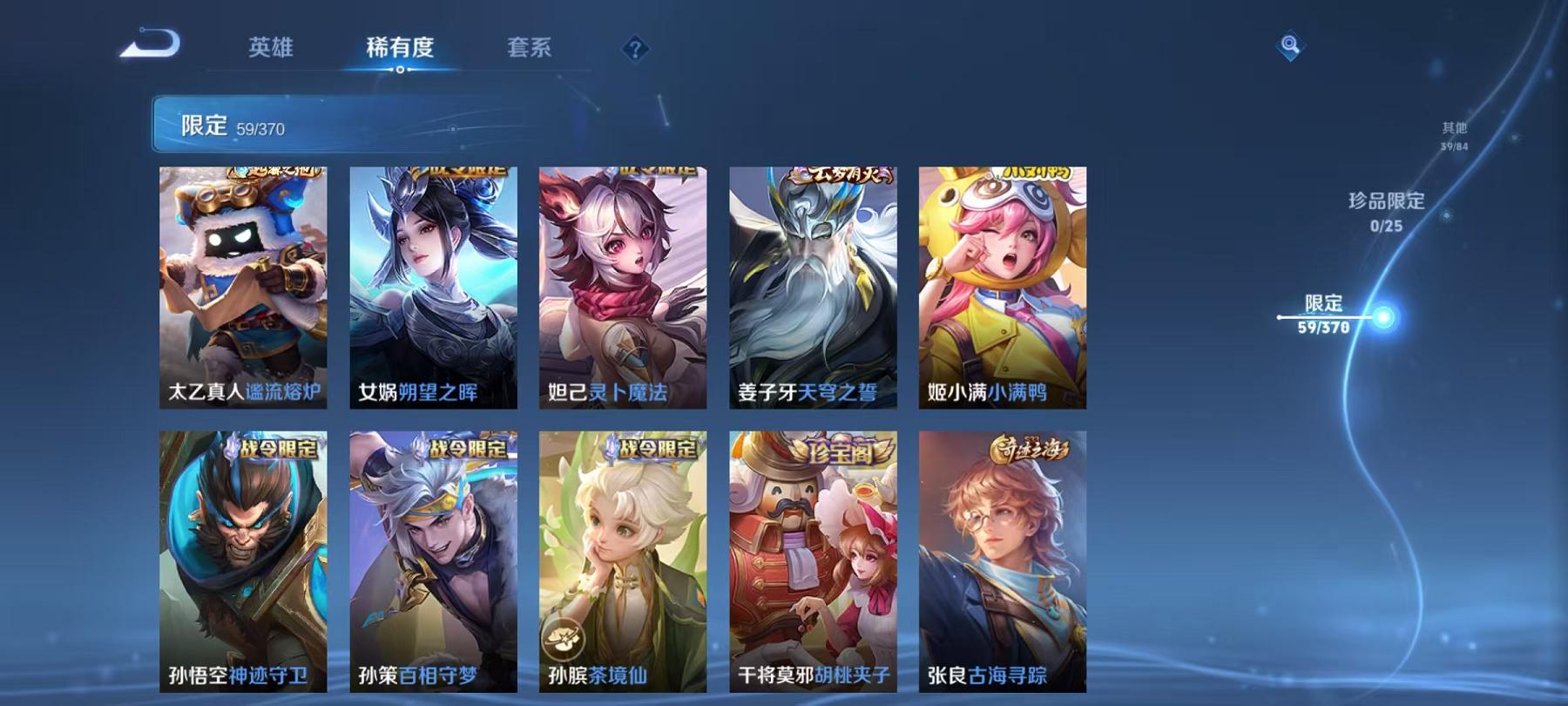Select the 小刘鸭 banner on 姬小满 skin
The image size is (1568, 706).
coord(1004,174)
